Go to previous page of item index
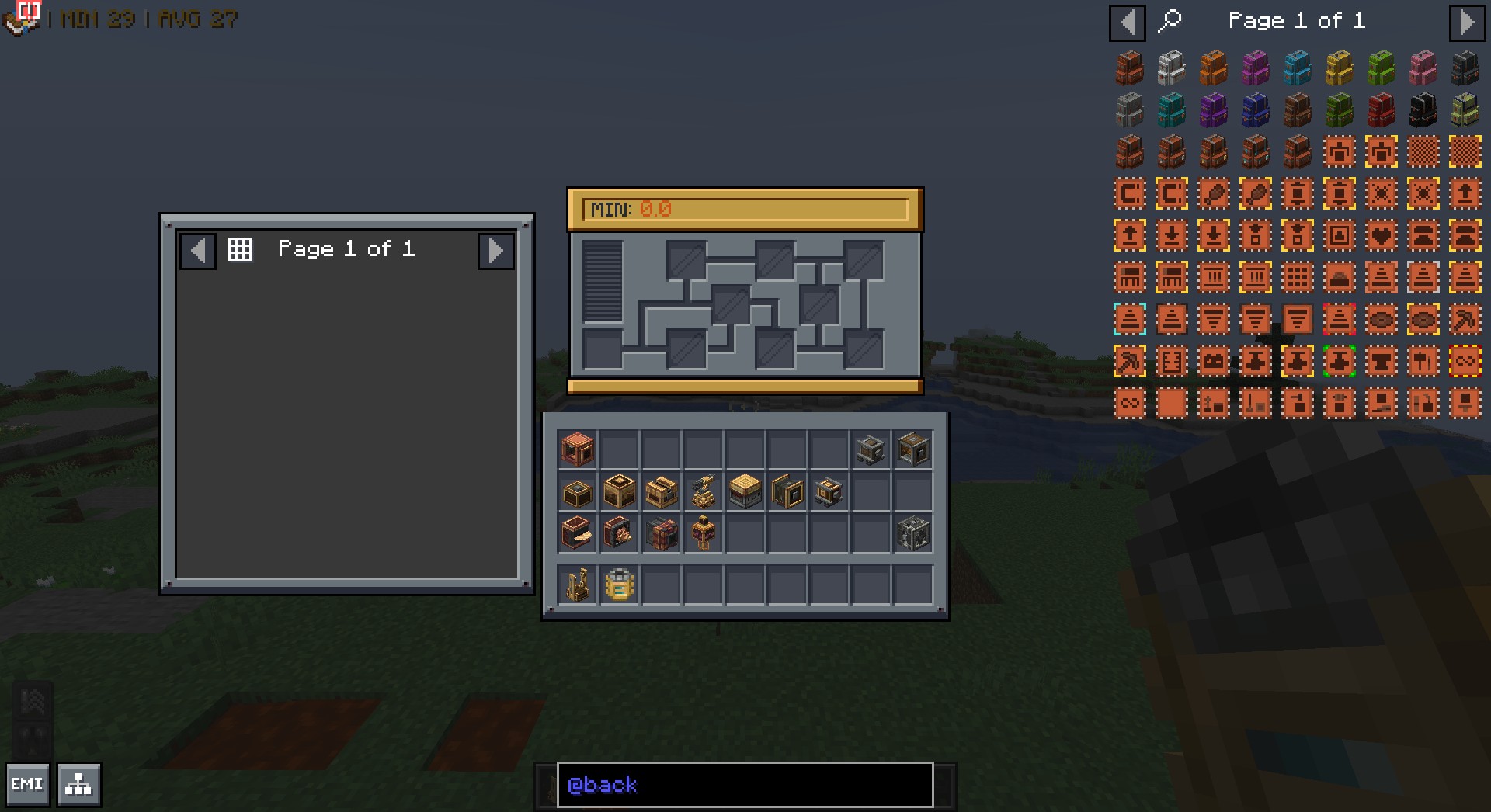Image resolution: width=1491 pixels, height=812 pixels. 1128,22
